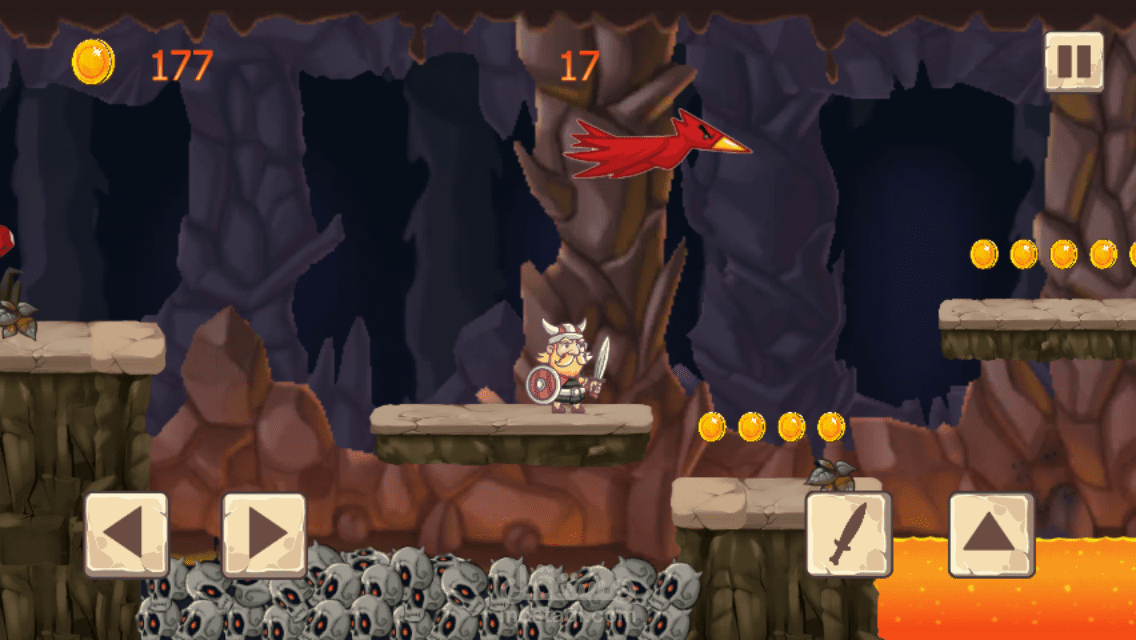The height and width of the screenshot is (640, 1136).
Task: Tap the move right arrow button
Action: (264, 535)
